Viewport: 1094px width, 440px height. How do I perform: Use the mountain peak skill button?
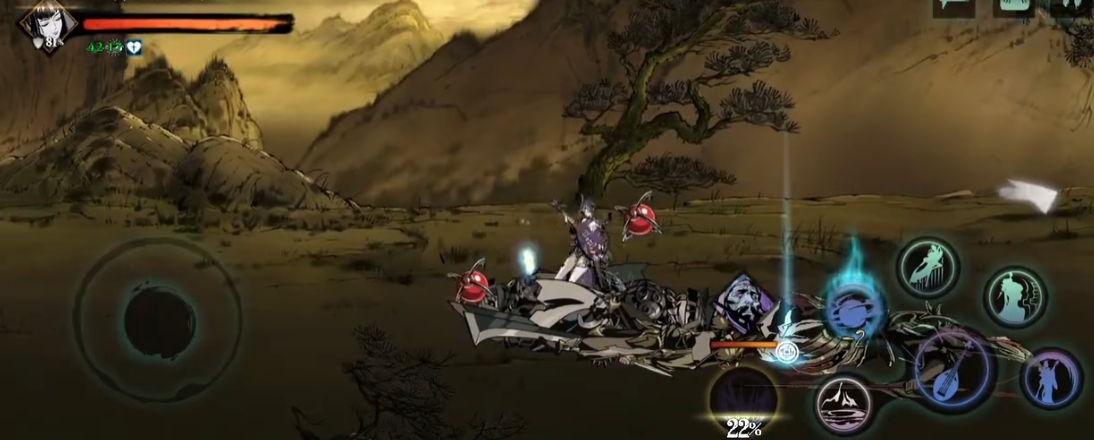[842, 407]
